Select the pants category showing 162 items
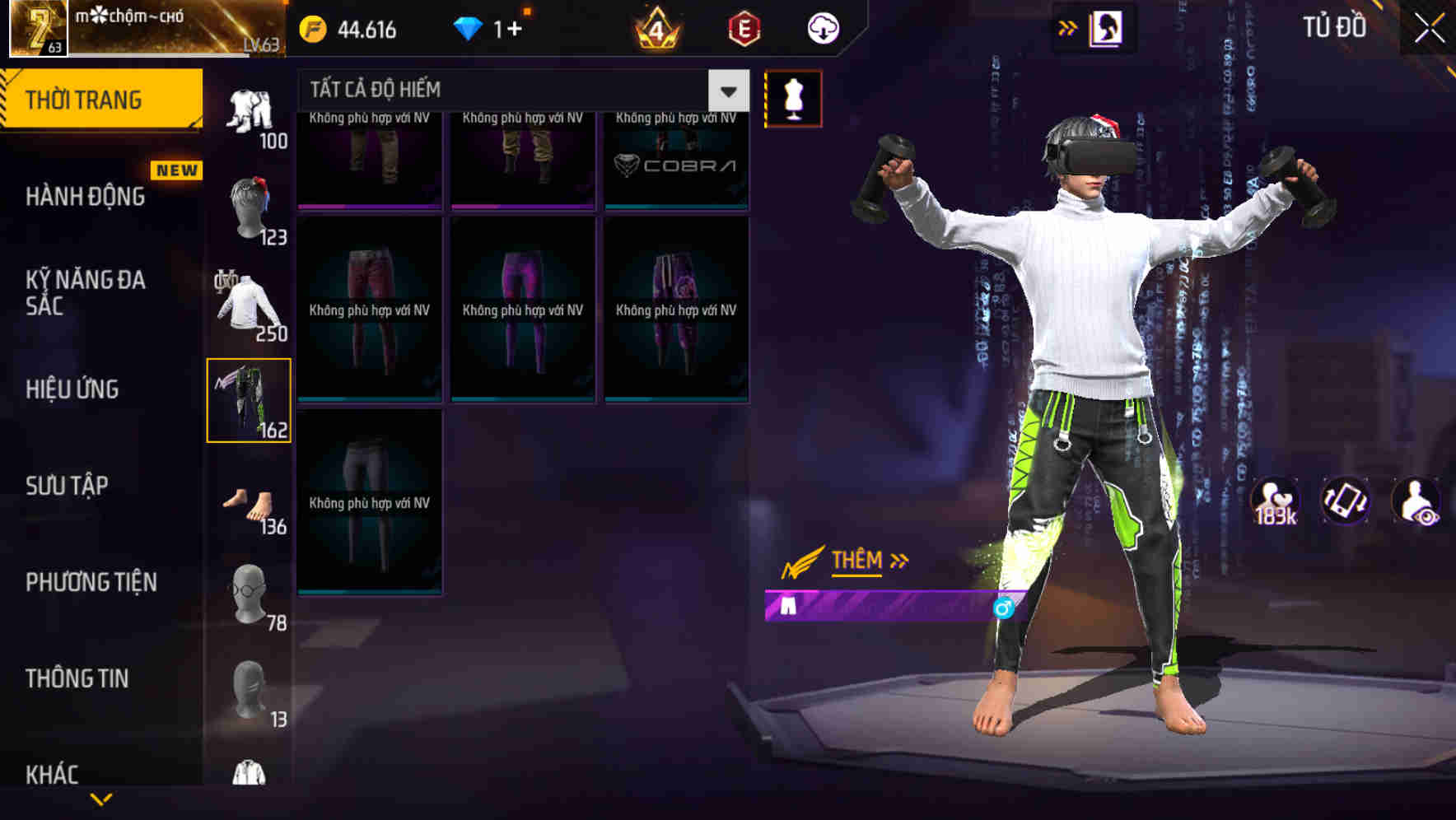The width and height of the screenshot is (1456, 820). (x=250, y=398)
